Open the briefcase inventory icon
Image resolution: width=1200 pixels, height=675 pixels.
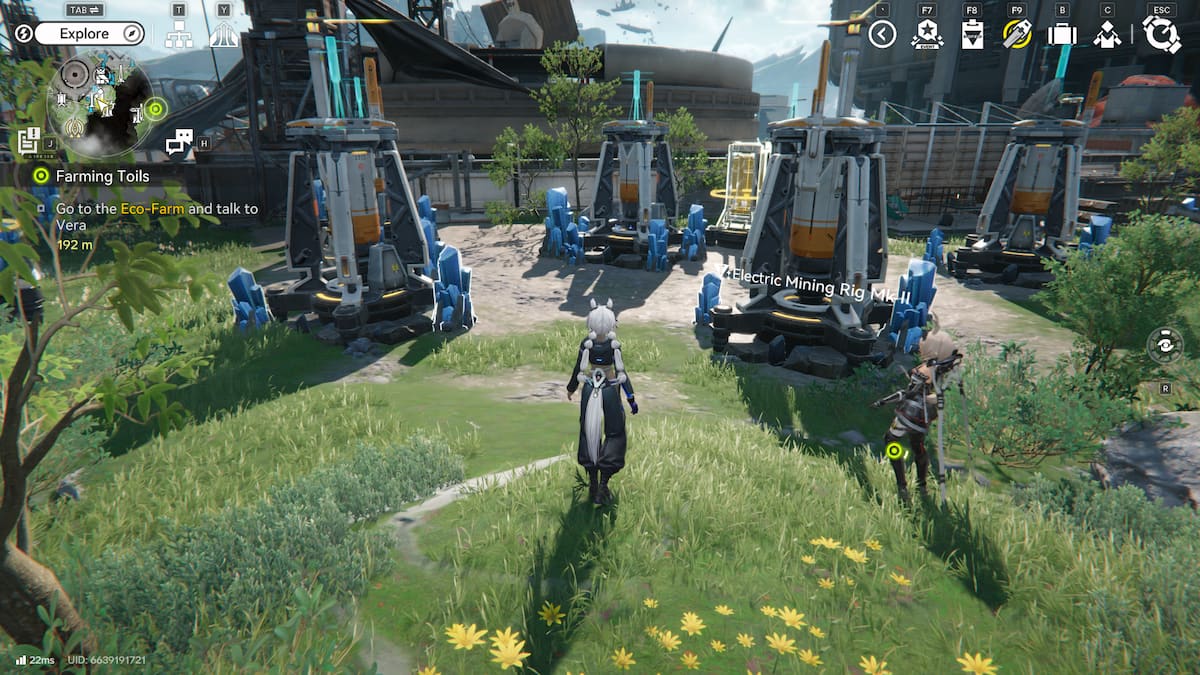pyautogui.click(x=1061, y=35)
